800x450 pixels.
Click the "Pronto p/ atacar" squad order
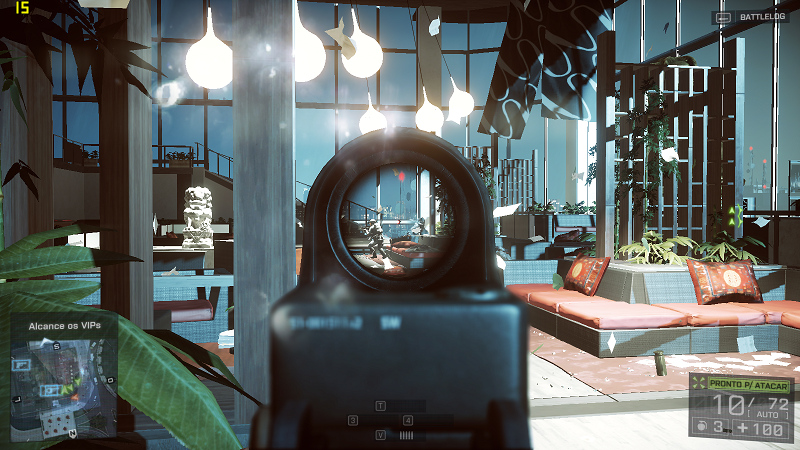(750, 385)
